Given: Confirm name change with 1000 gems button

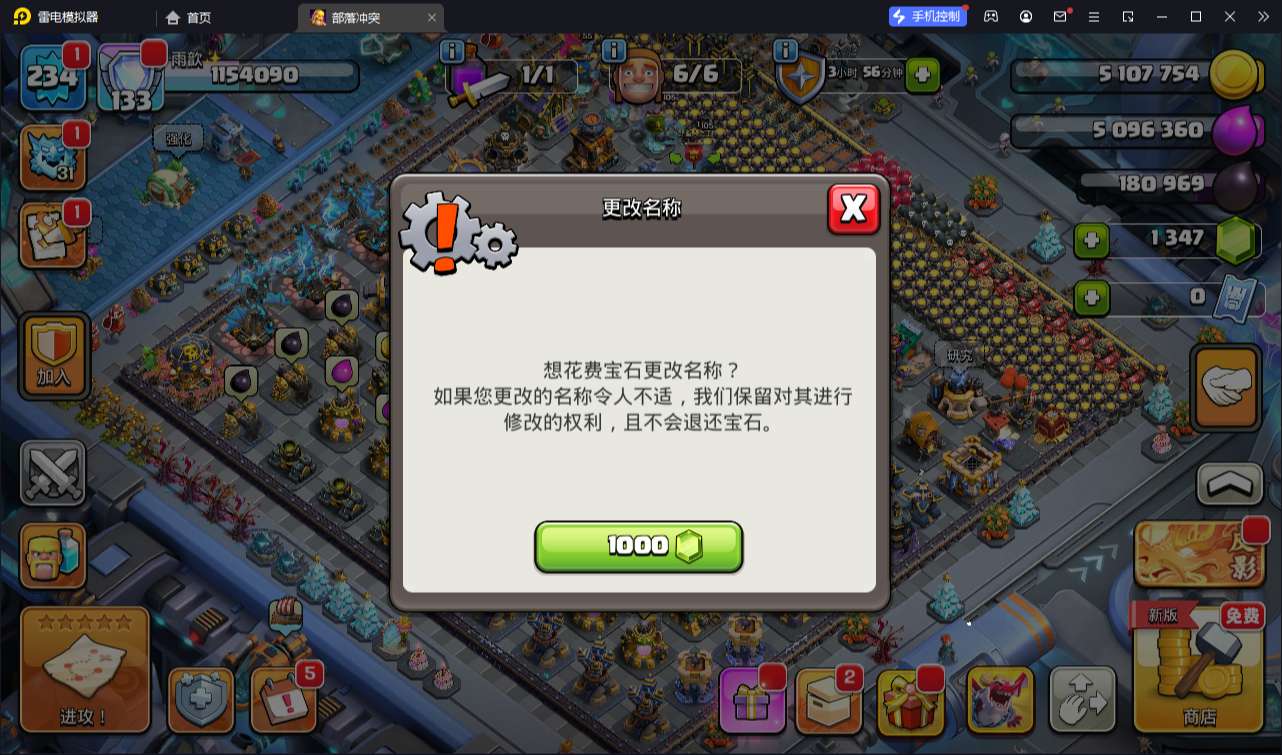Looking at the screenshot, I should (x=638, y=546).
